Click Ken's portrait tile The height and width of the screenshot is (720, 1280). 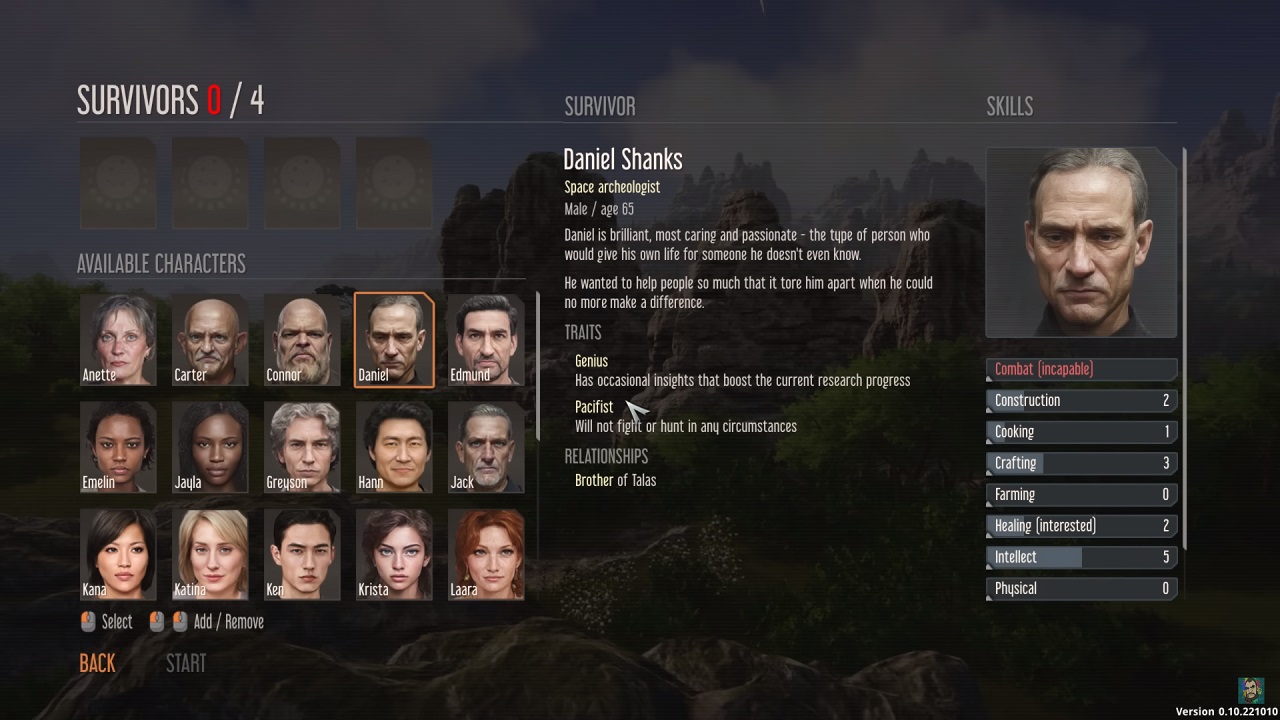coord(302,554)
